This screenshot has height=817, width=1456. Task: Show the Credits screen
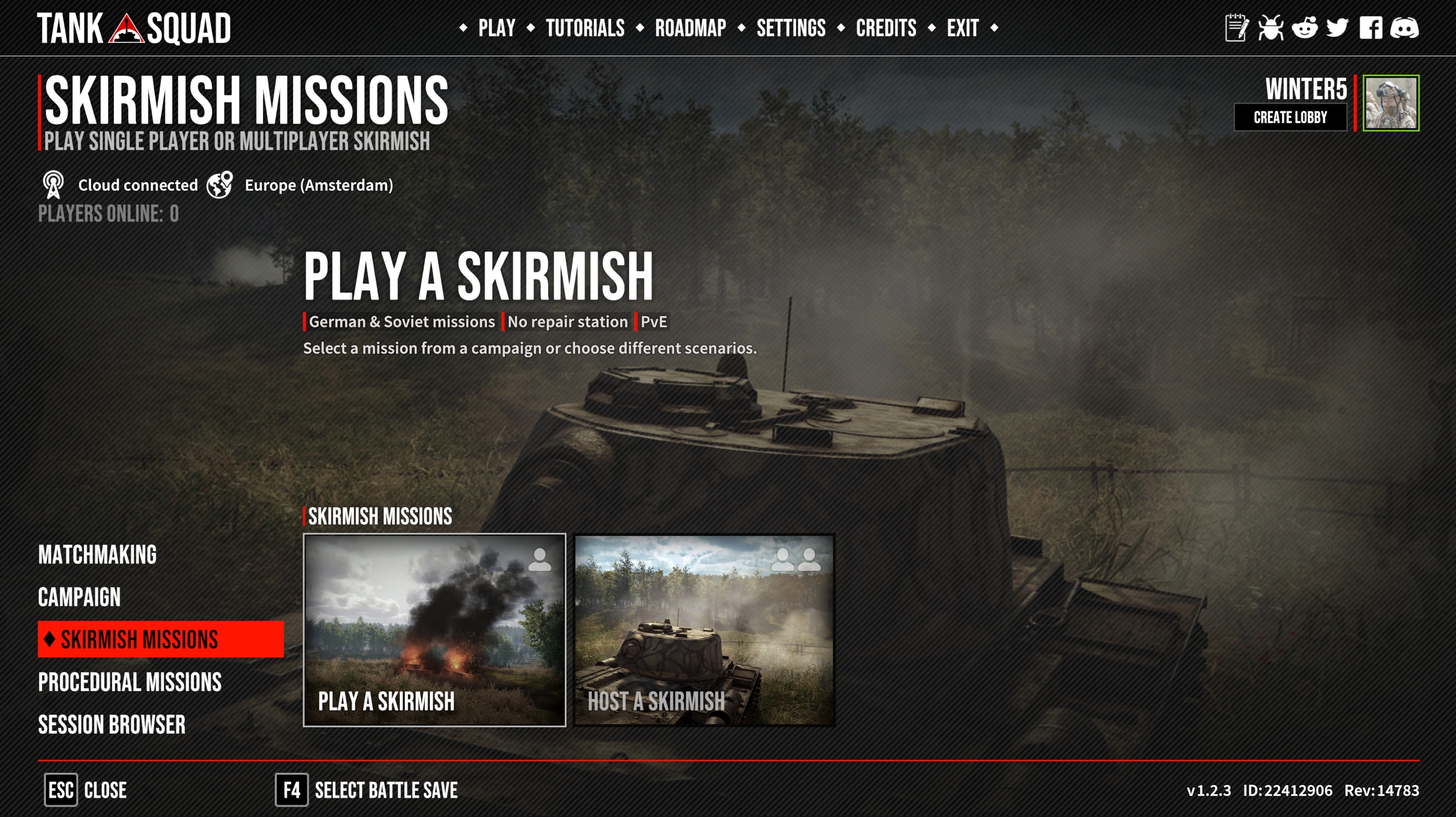(886, 28)
